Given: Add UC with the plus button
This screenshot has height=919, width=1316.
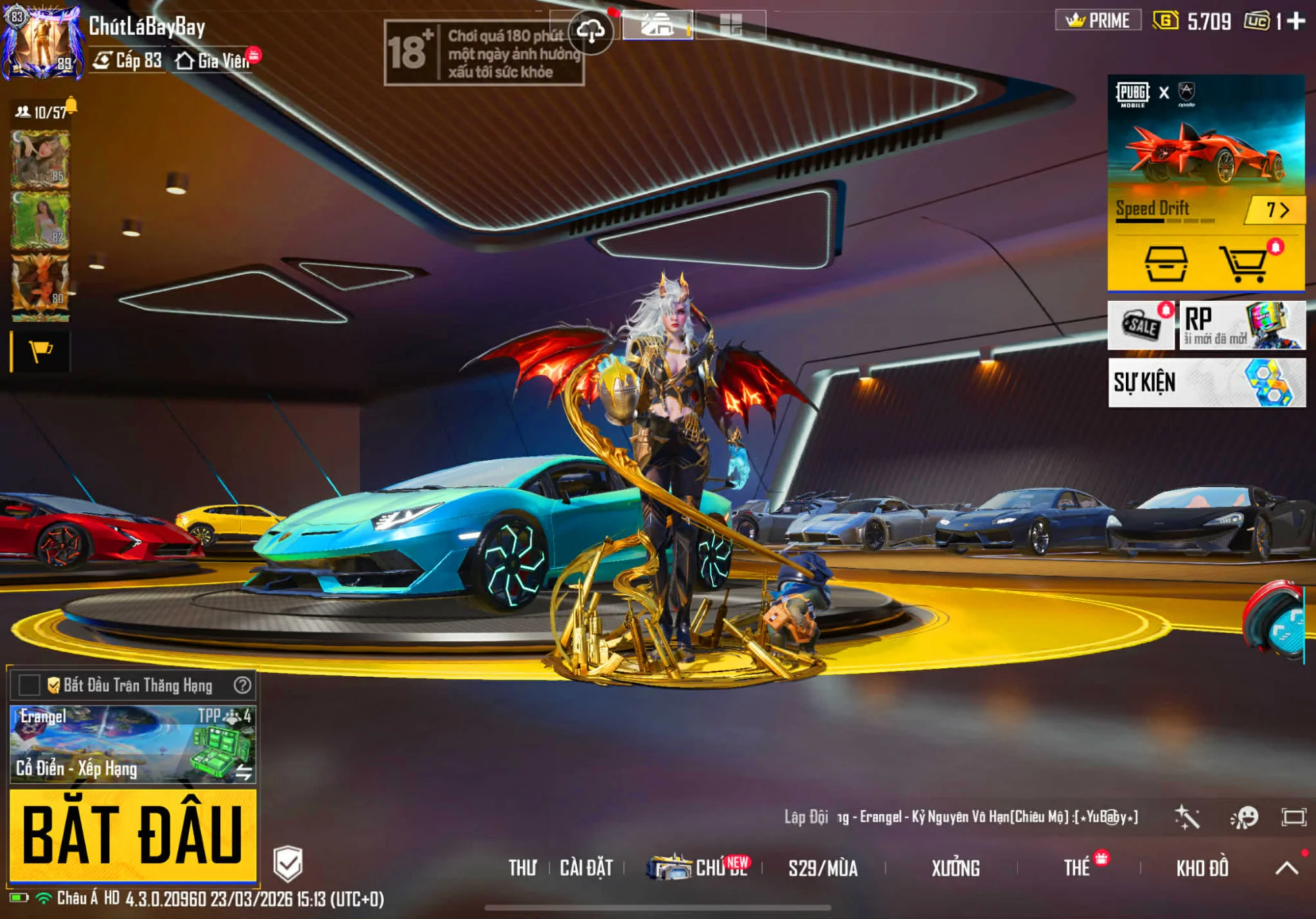Looking at the screenshot, I should (1296, 21).
